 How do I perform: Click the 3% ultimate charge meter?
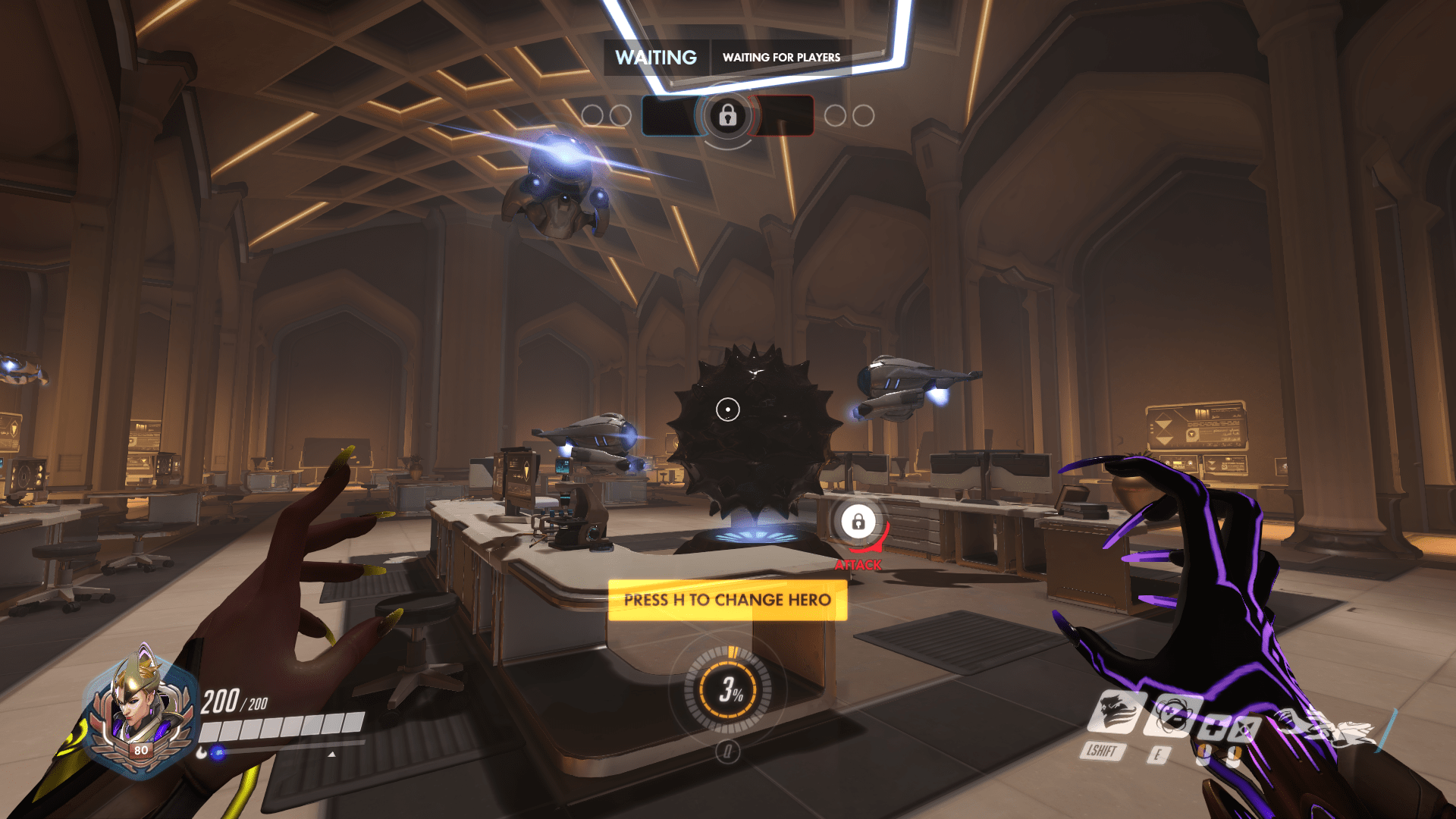pos(728,691)
